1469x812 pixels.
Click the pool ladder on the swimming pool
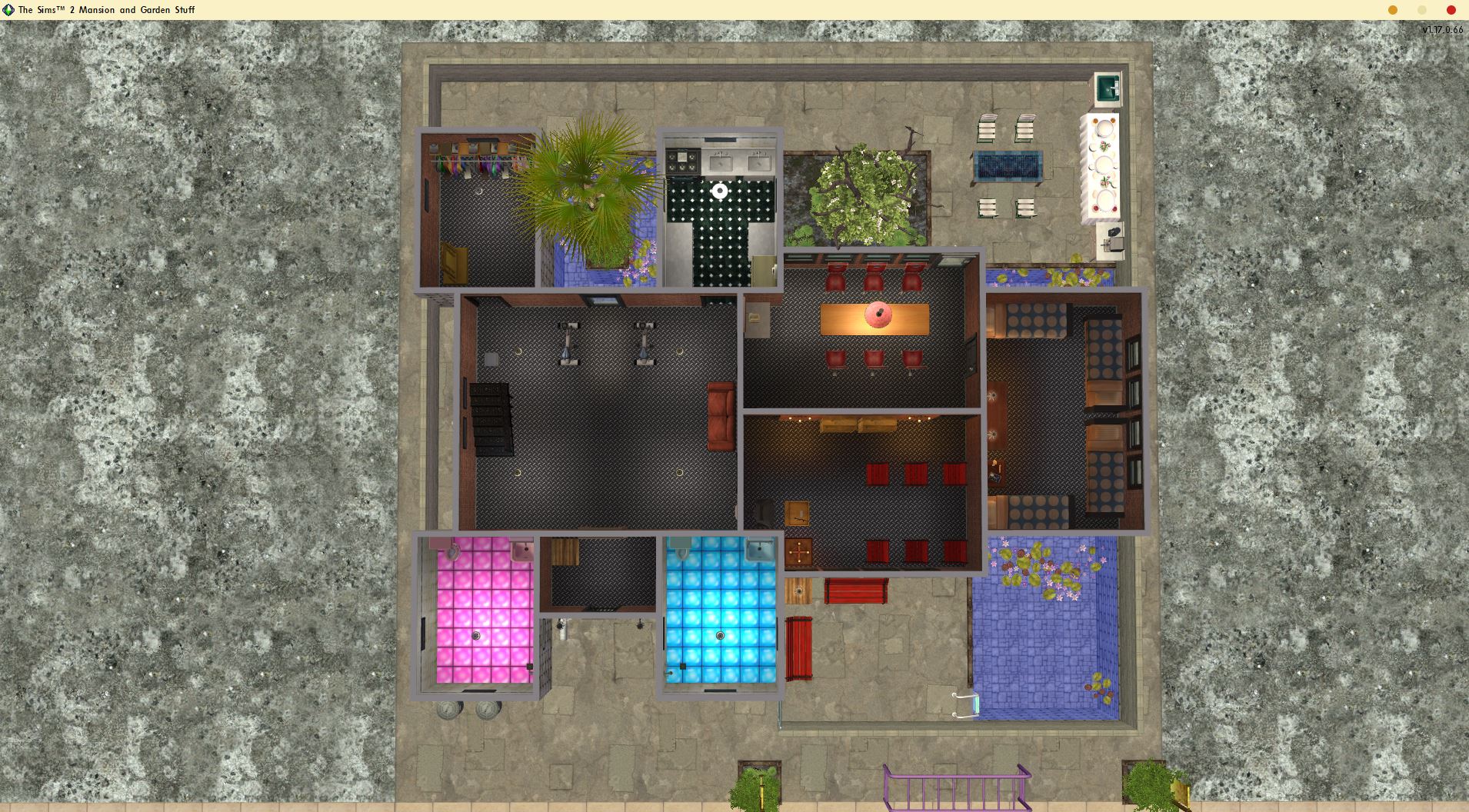[x=965, y=704]
